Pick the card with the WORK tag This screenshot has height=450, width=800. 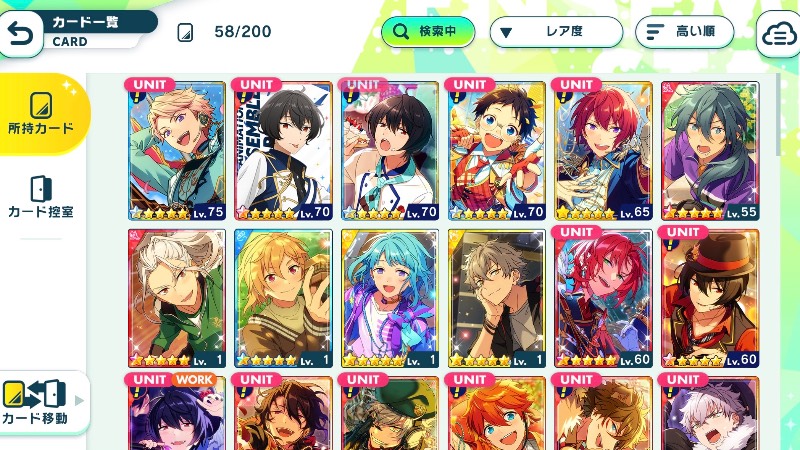click(x=178, y=412)
